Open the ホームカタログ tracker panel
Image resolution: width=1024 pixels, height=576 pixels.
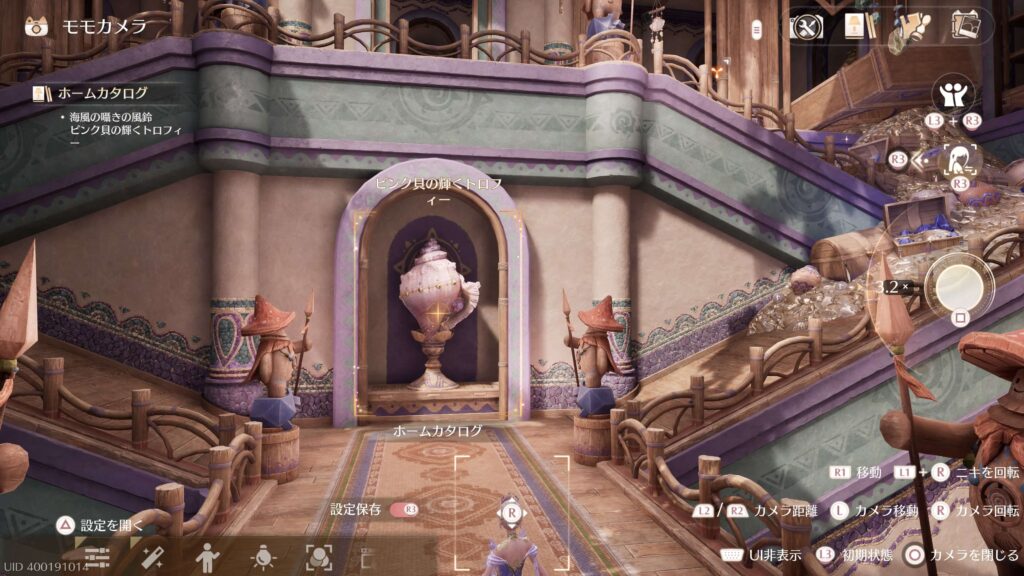[92, 93]
